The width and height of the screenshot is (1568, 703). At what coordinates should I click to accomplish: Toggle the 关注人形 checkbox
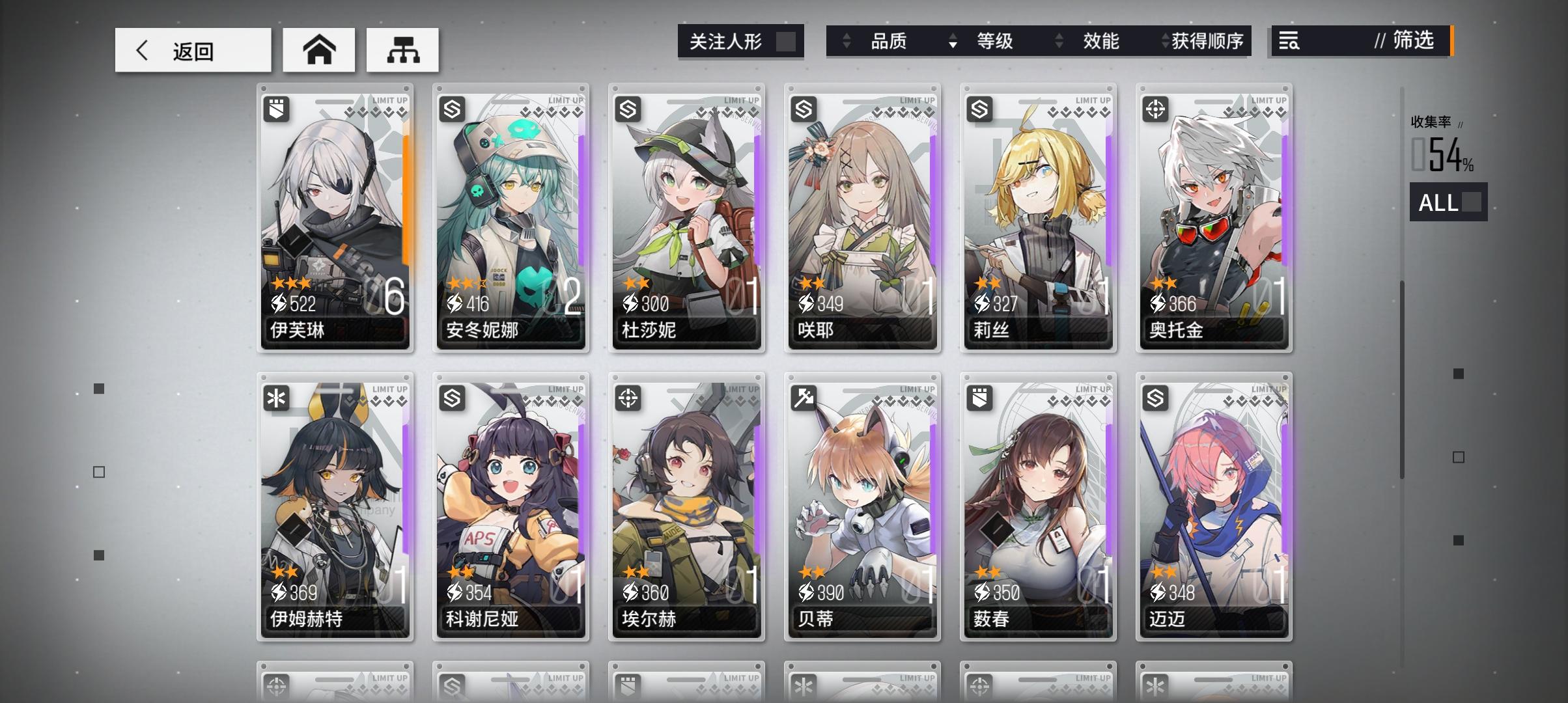point(785,40)
